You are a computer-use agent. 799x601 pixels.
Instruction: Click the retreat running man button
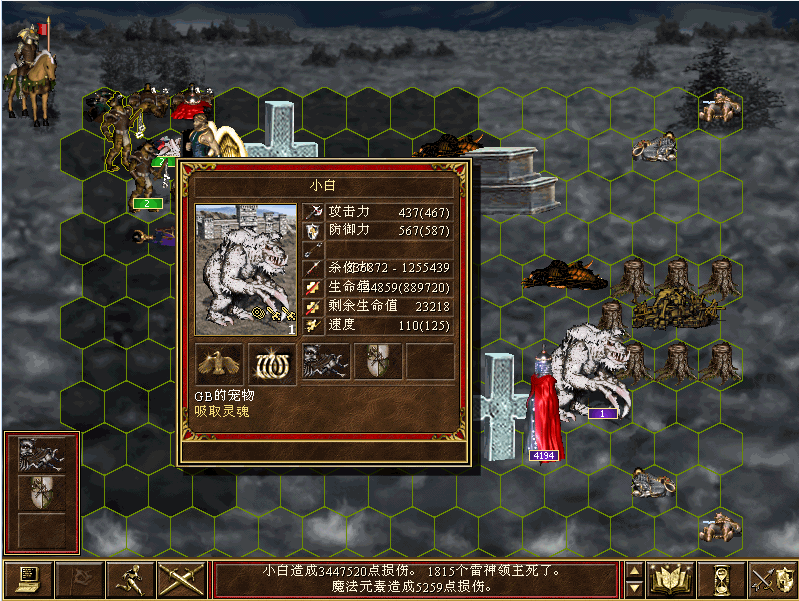pyautogui.click(x=129, y=580)
